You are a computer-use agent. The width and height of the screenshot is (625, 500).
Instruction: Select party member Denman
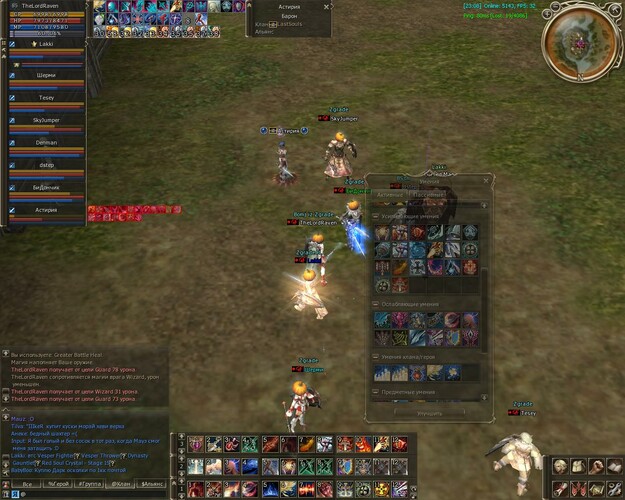45,143
